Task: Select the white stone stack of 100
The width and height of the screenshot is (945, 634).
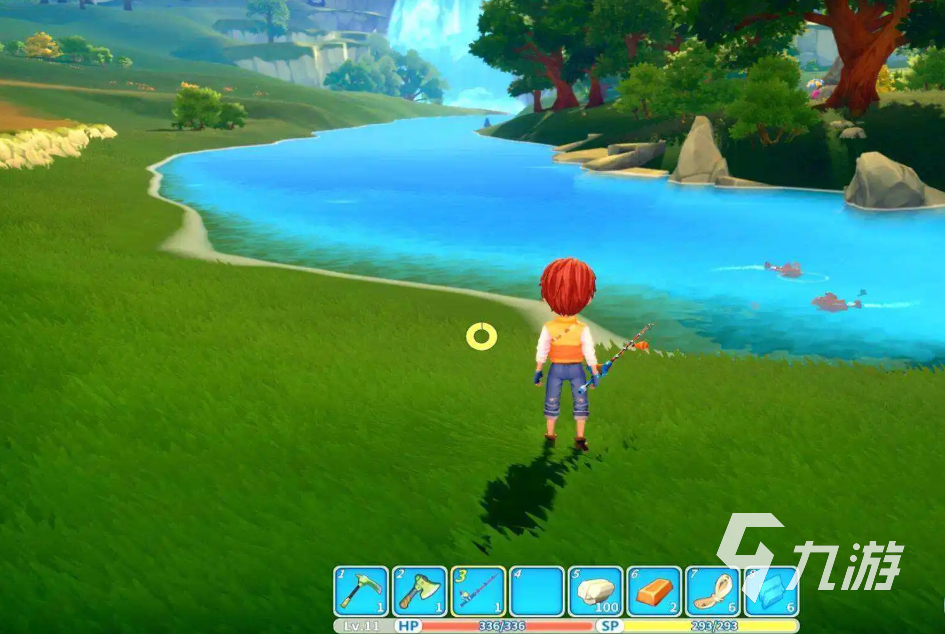Action: (596, 591)
